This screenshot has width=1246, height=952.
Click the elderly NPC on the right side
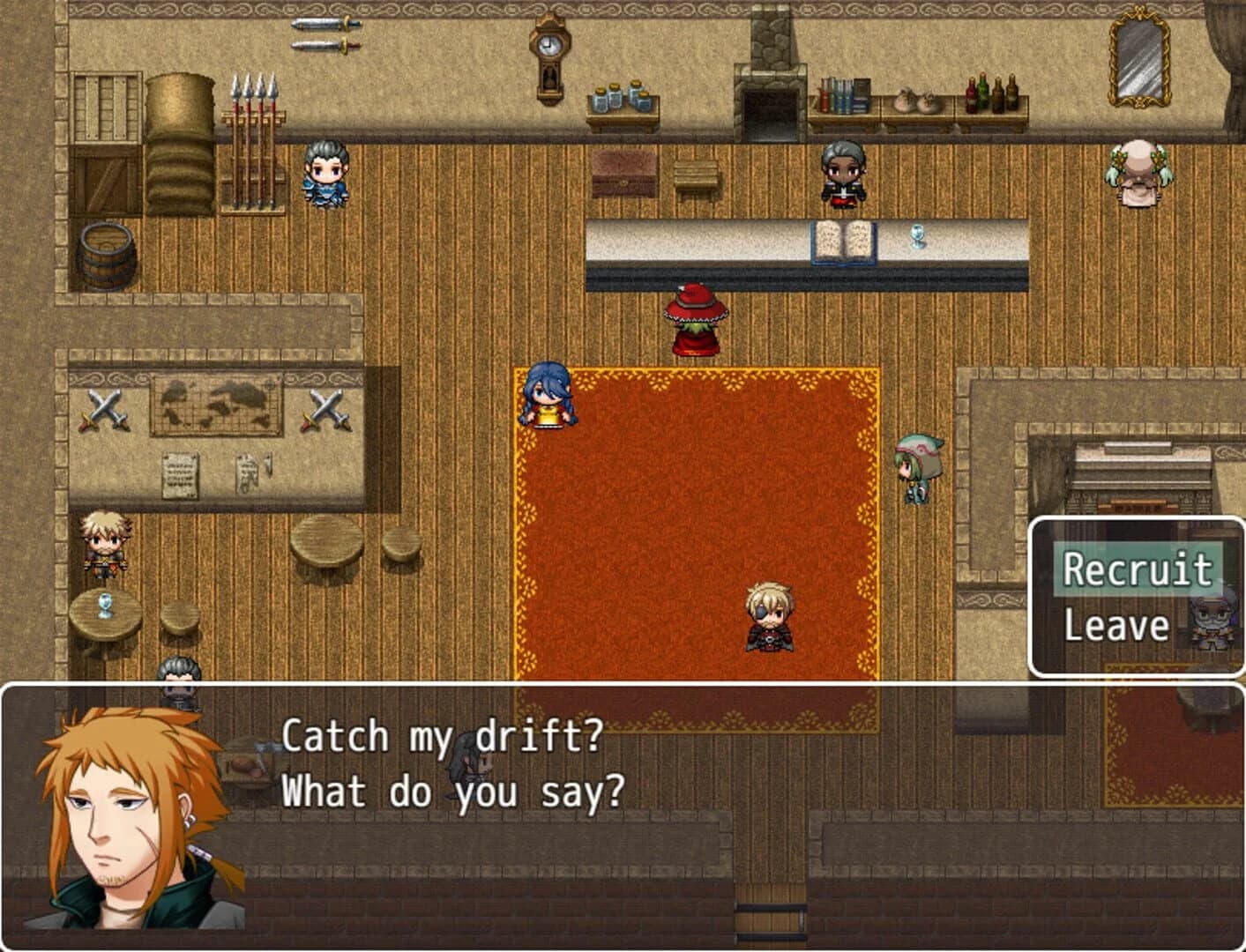coord(1138,174)
